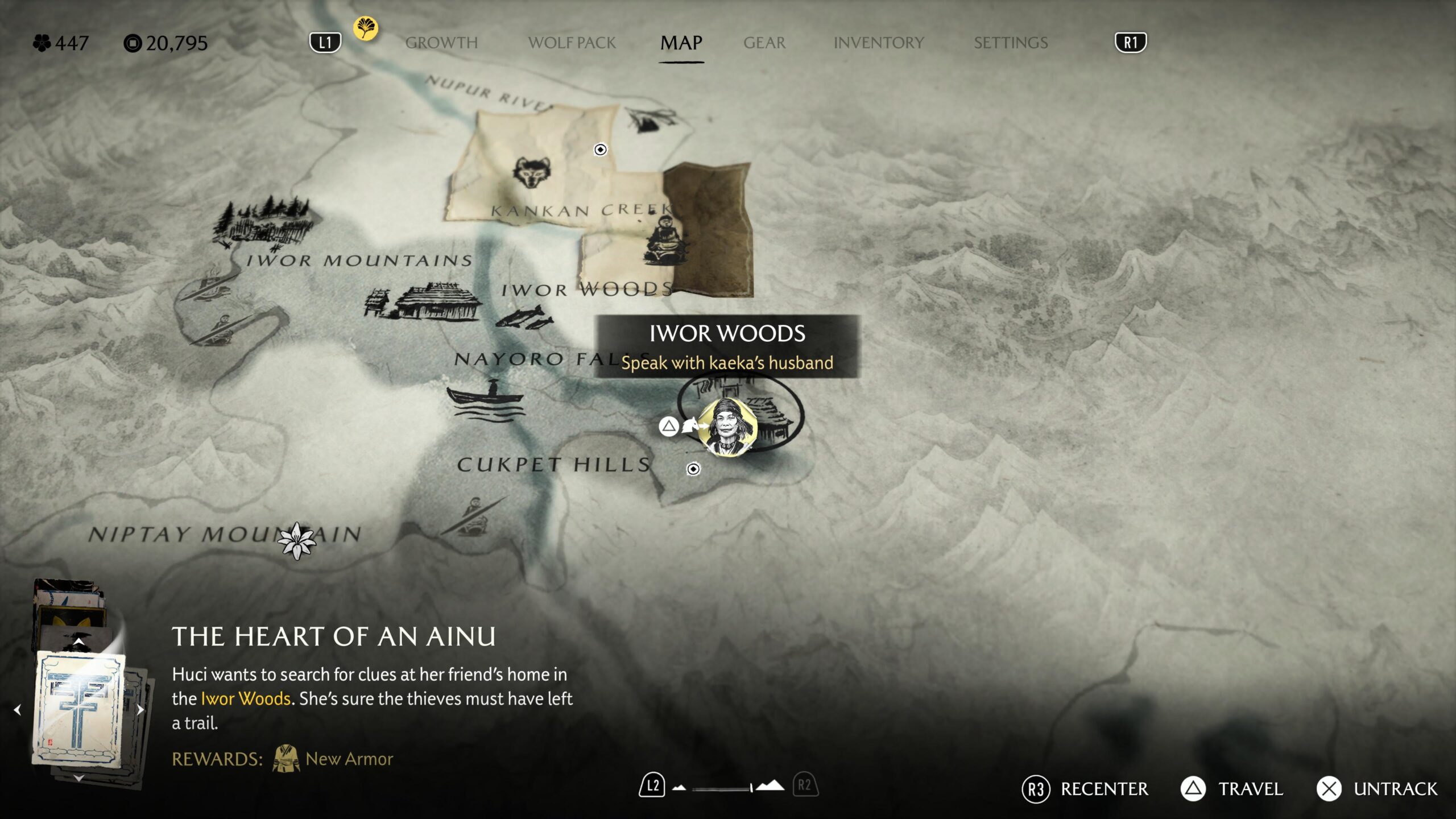
Task: Switch to the Growth tab
Action: (x=441, y=43)
